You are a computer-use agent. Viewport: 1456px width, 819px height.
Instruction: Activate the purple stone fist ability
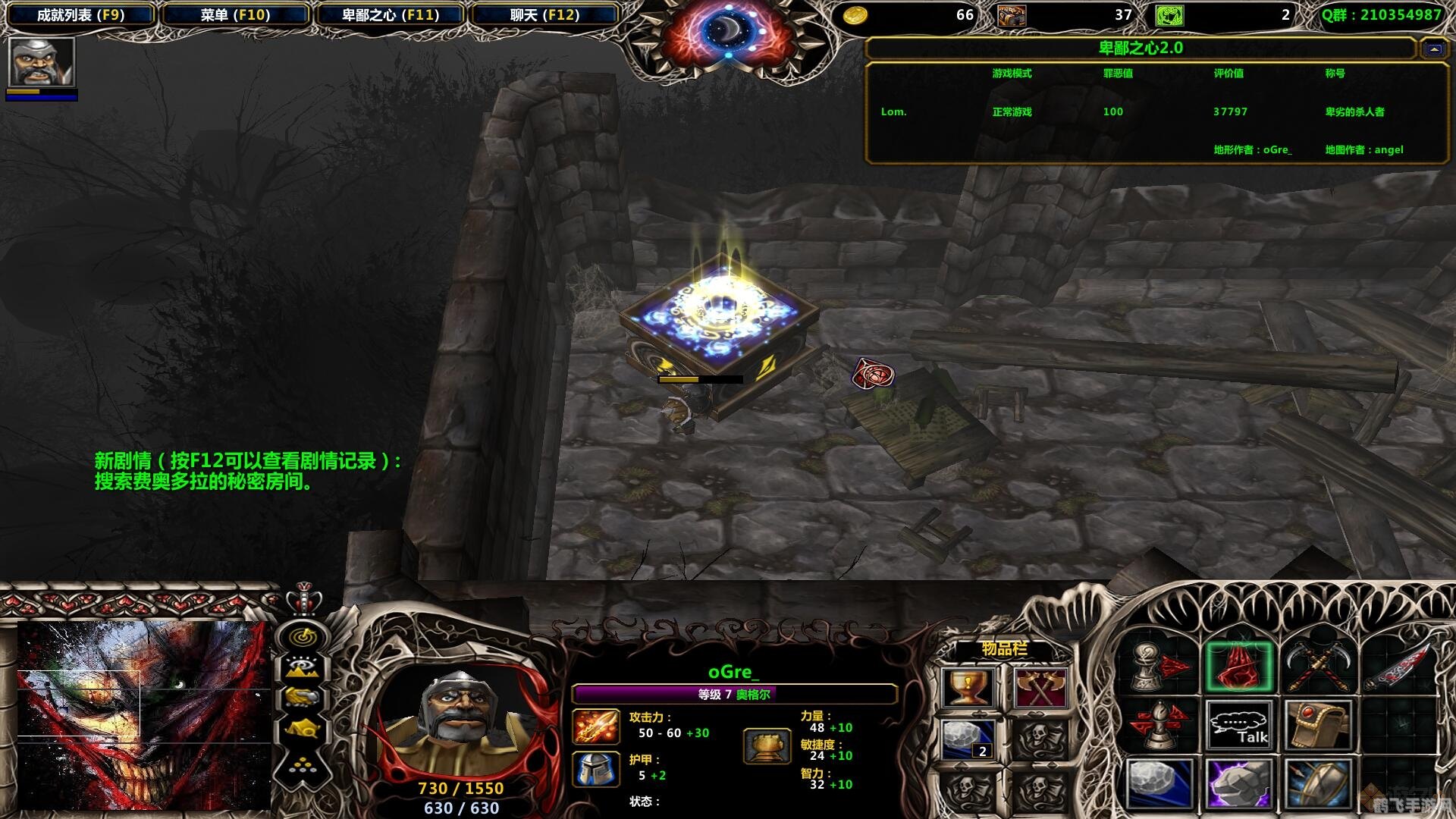tap(1238, 783)
